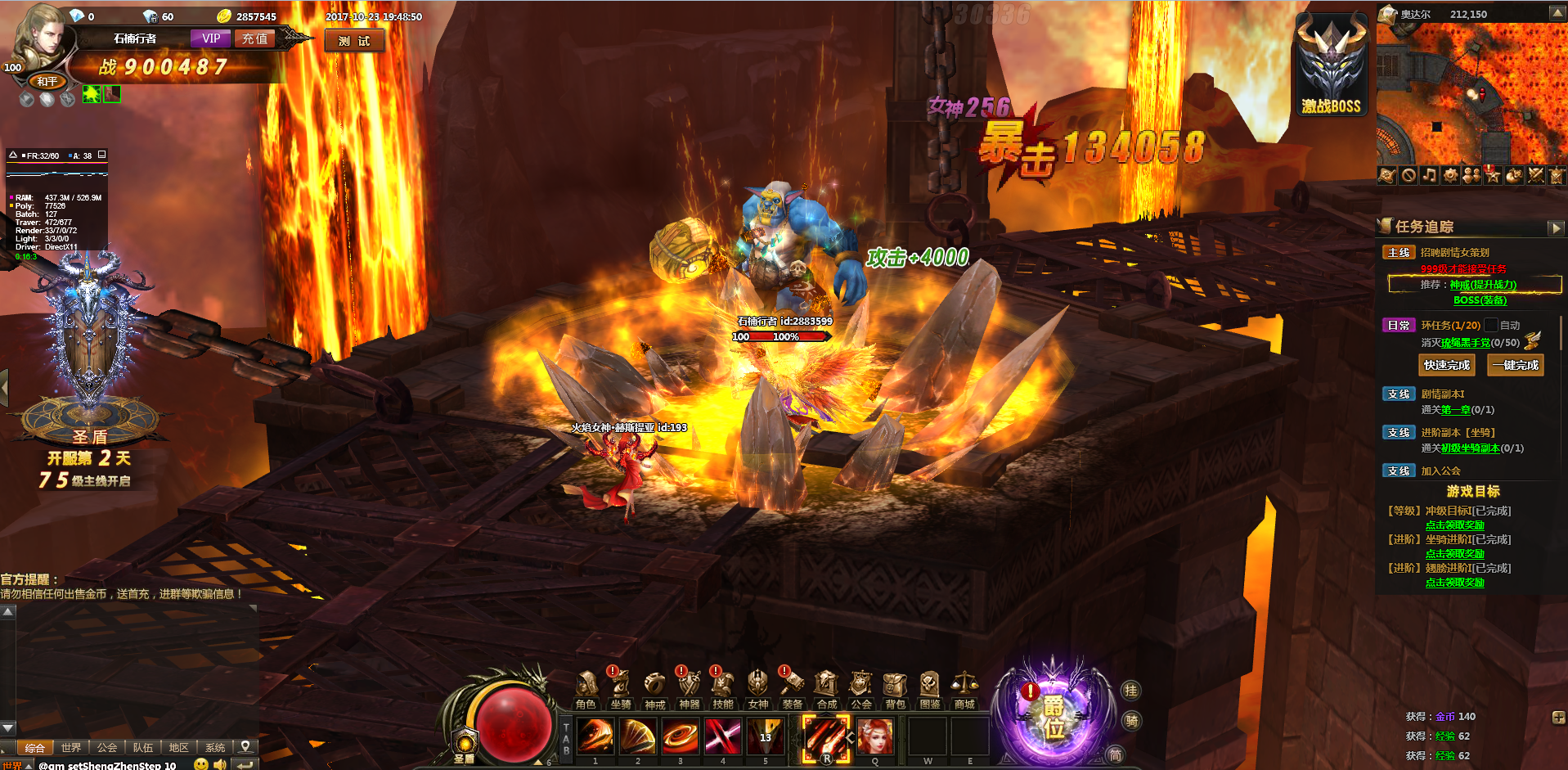Open the 激战BOSS event
1568x770 pixels.
(1331, 67)
